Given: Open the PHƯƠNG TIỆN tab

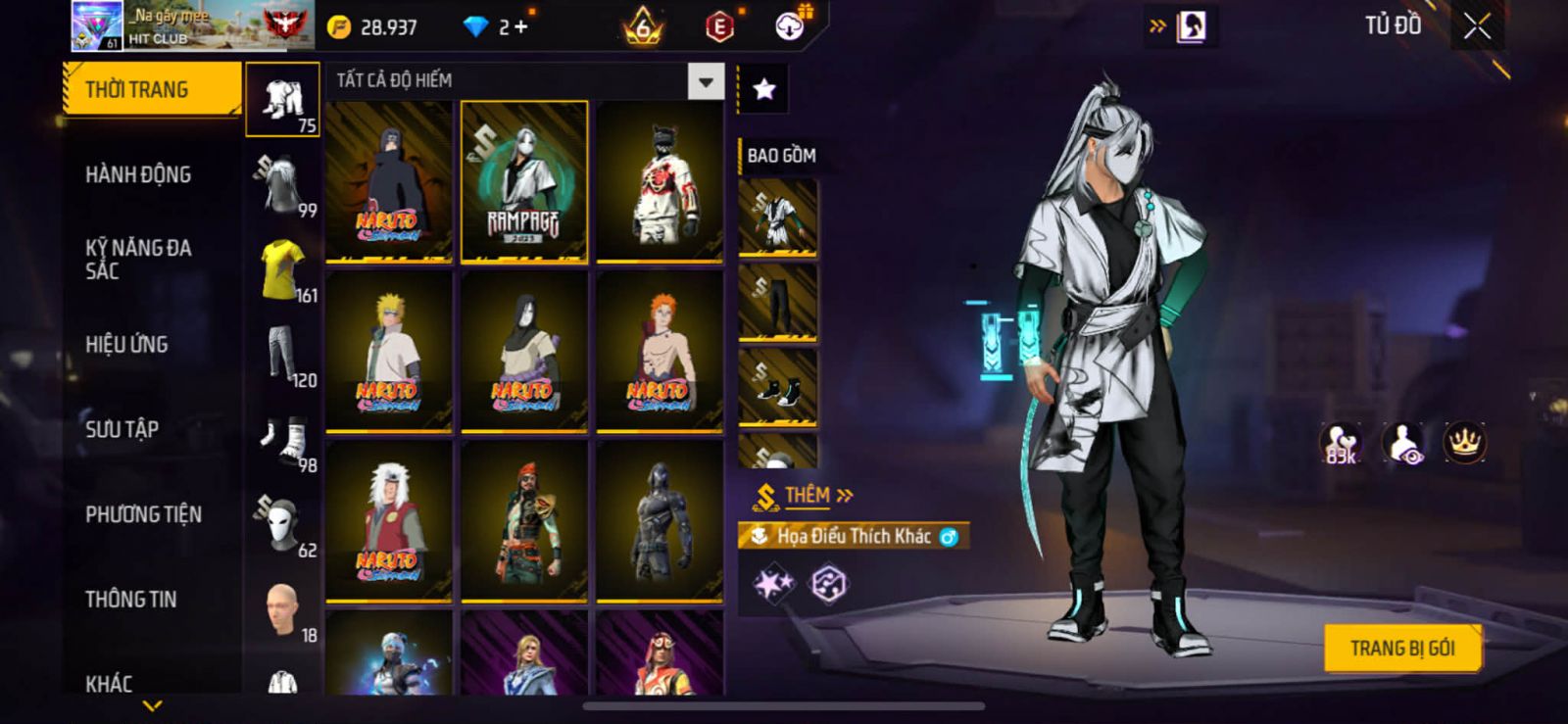Looking at the screenshot, I should click(x=143, y=514).
